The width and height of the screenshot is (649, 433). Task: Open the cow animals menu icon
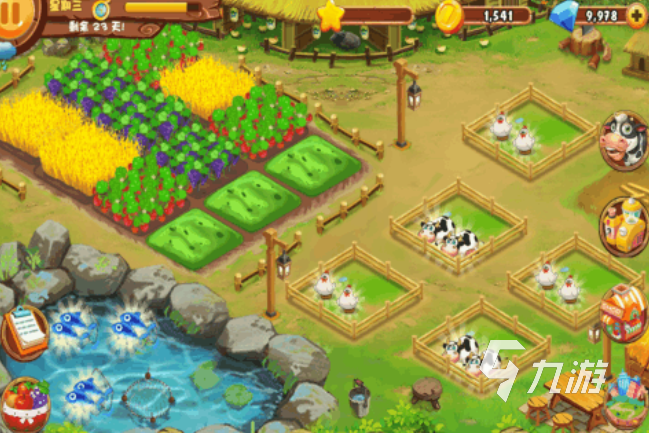point(624,142)
